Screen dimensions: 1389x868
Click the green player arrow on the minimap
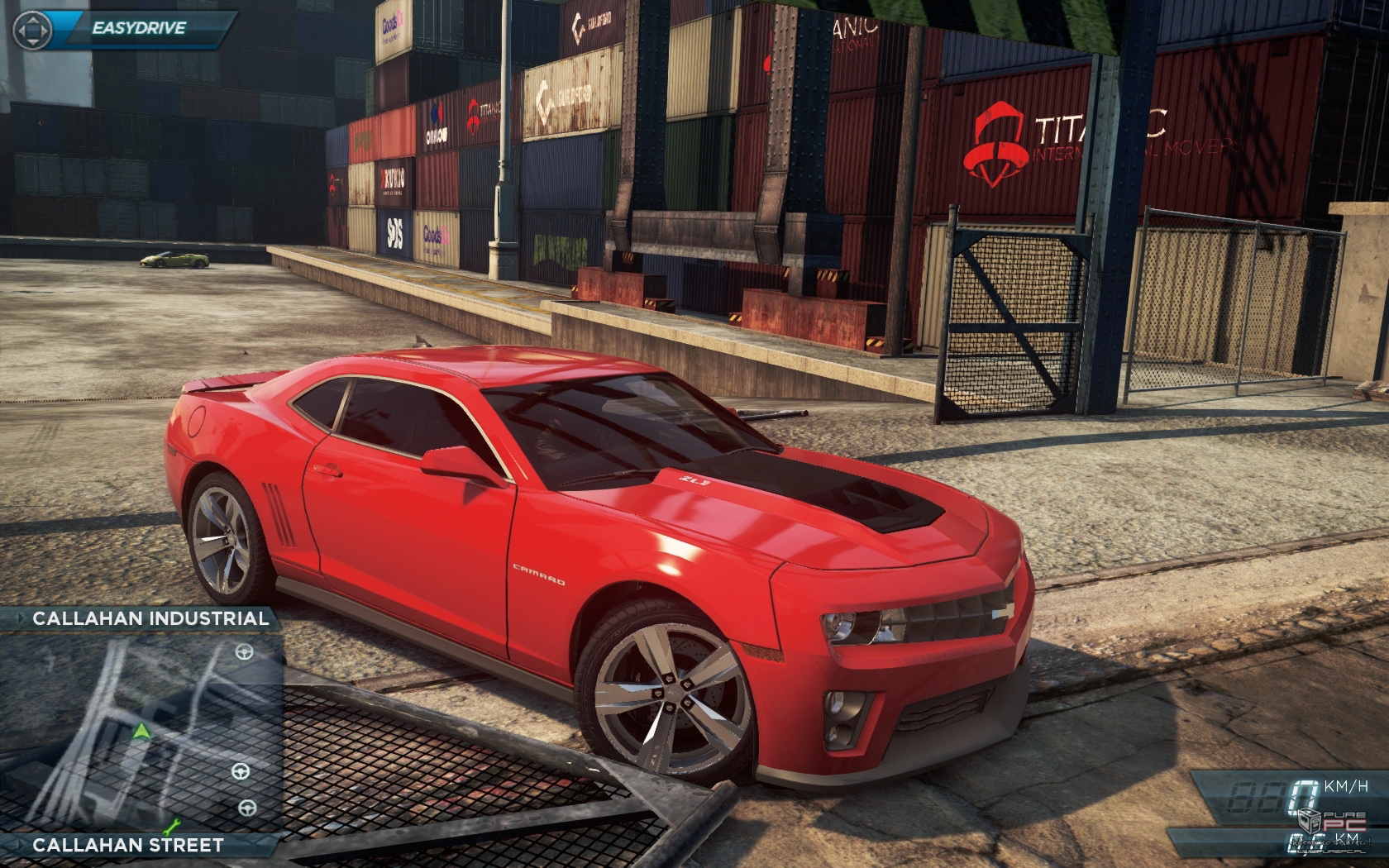click(142, 731)
